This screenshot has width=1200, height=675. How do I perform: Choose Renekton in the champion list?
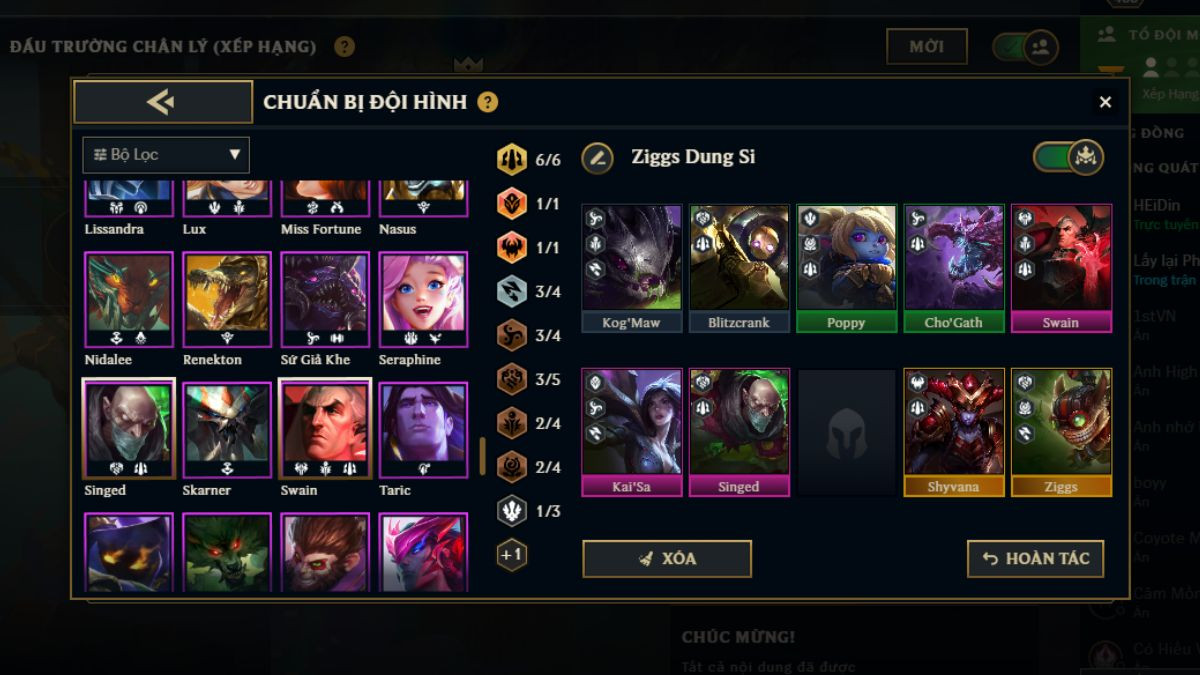227,300
